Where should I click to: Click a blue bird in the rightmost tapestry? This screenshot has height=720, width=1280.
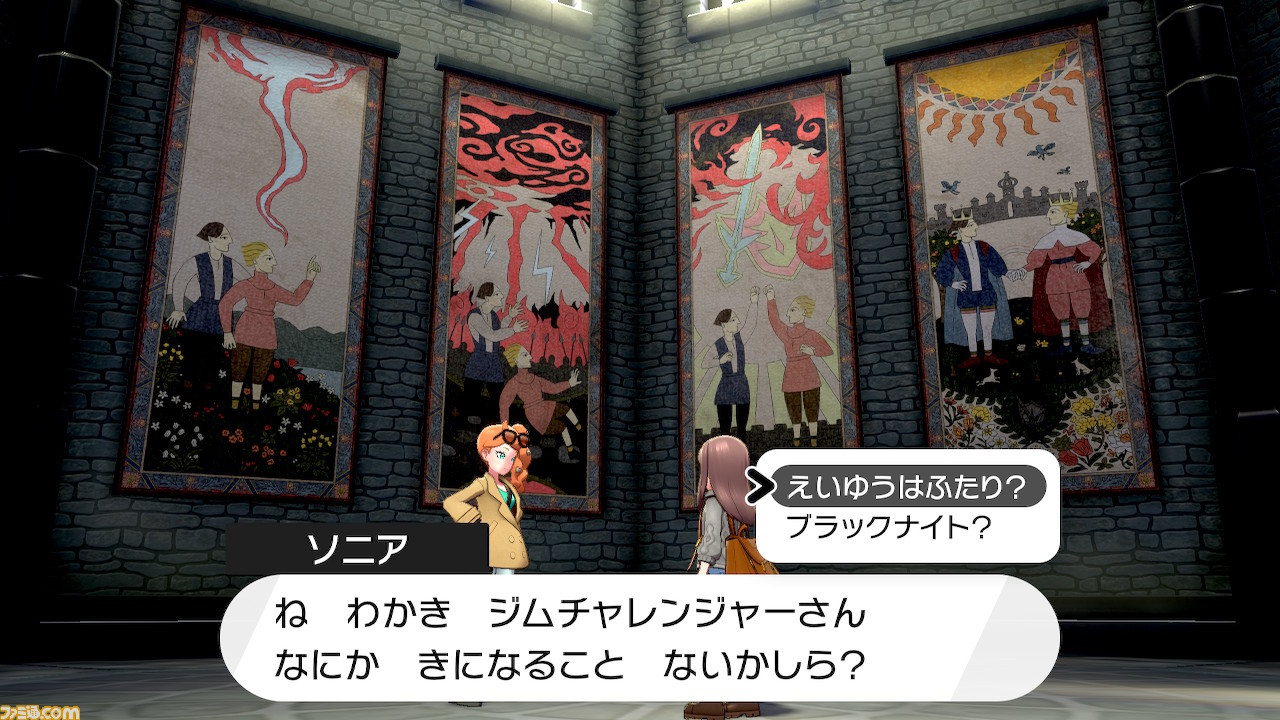(x=1040, y=150)
